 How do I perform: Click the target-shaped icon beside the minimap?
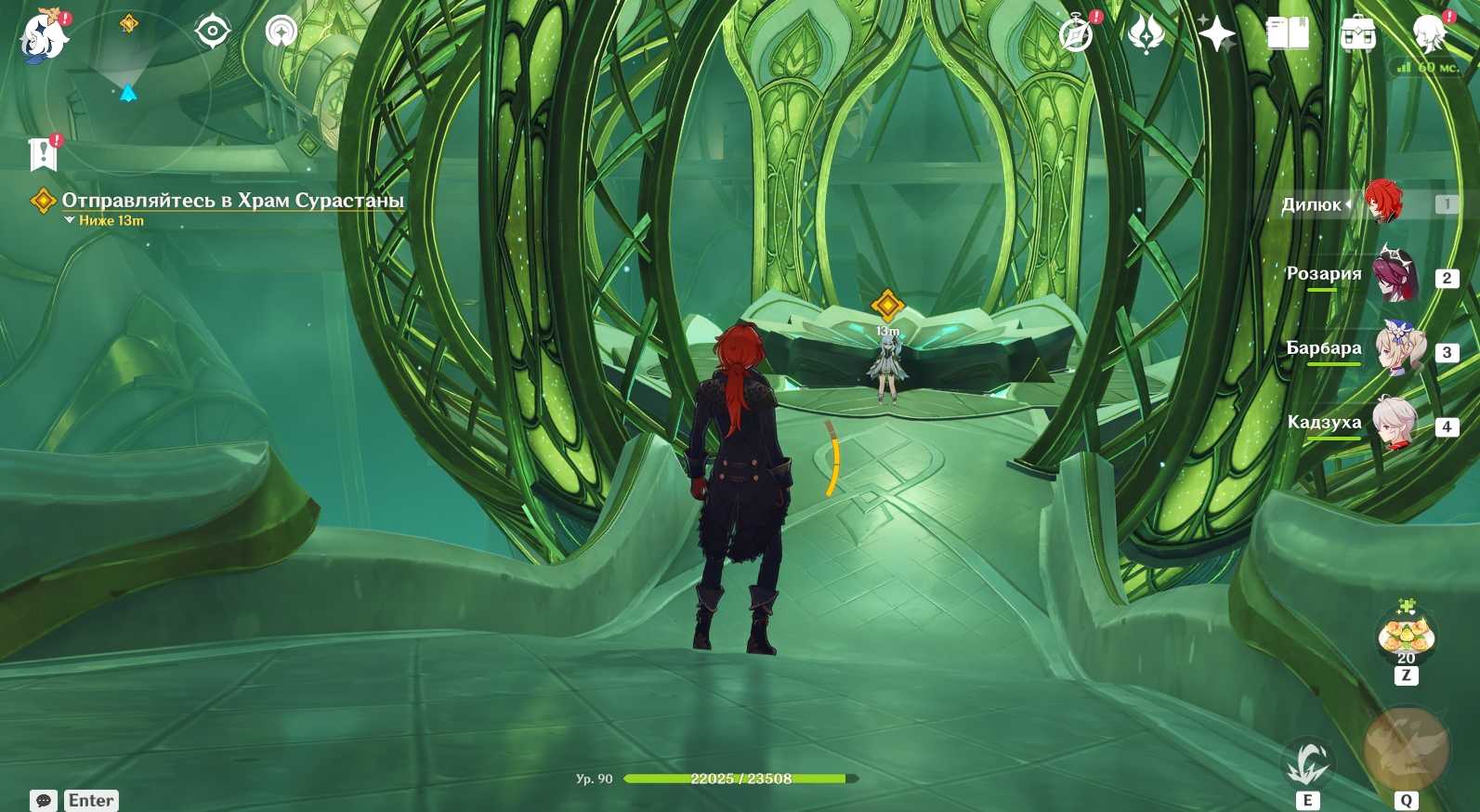point(213,33)
